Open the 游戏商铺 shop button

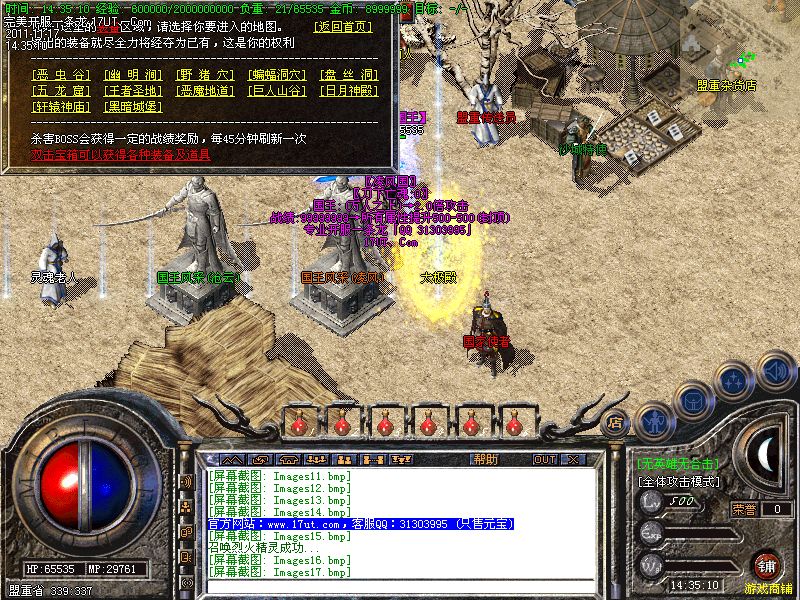(x=767, y=566)
